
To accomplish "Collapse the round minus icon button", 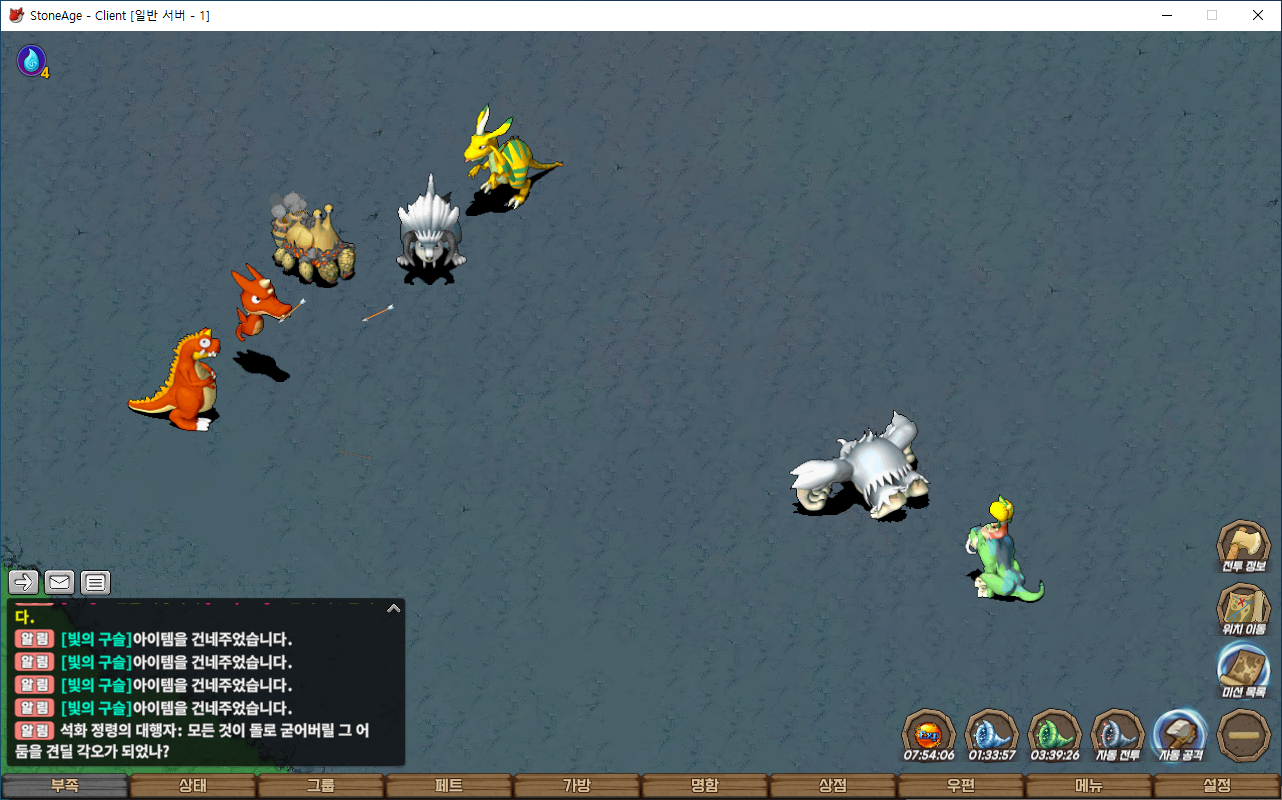I will (1244, 735).
